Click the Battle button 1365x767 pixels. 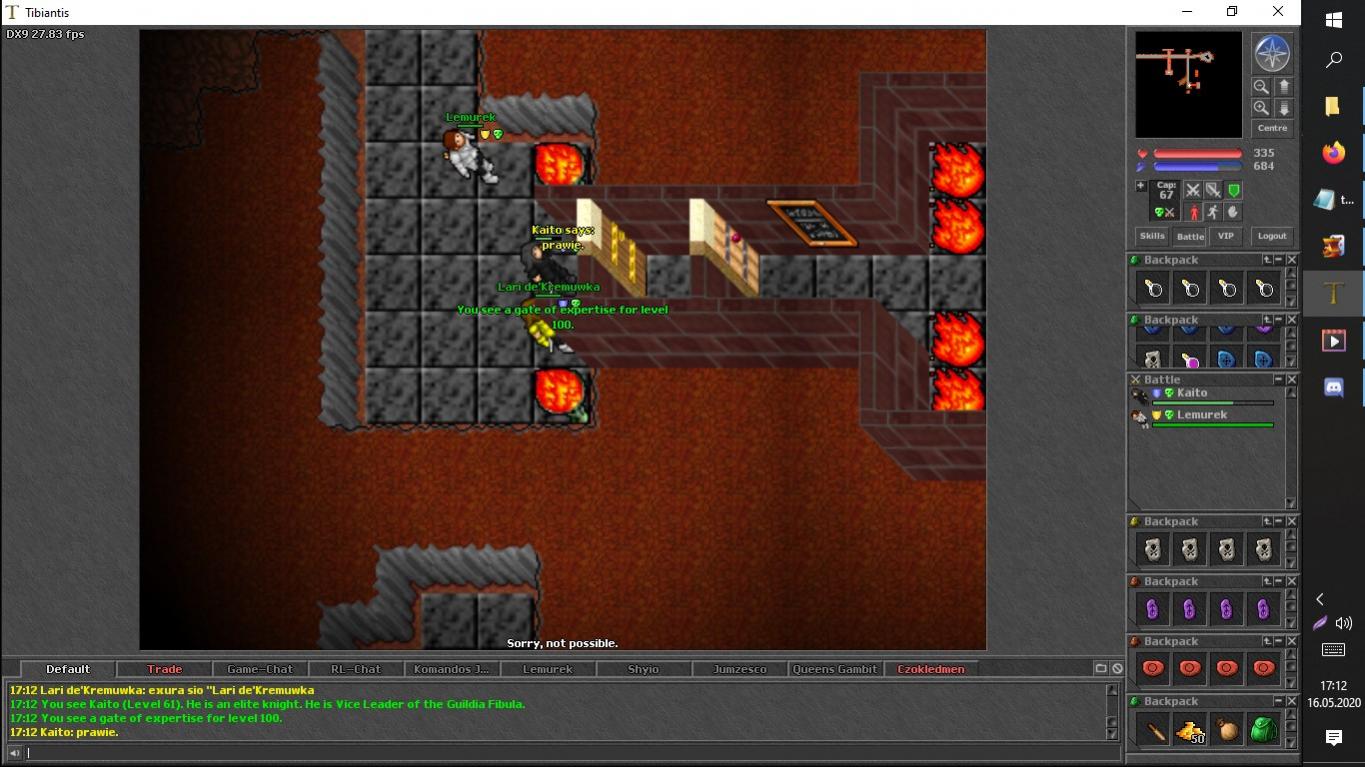point(1190,236)
